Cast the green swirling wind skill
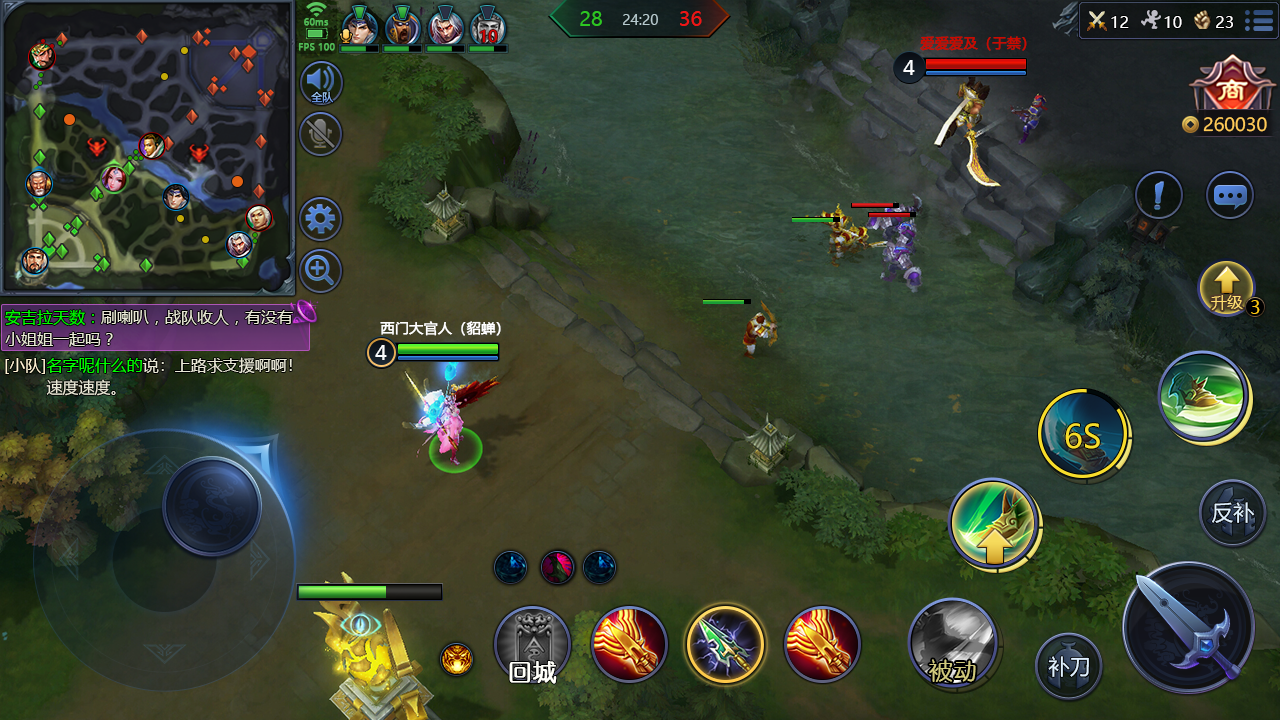The height and width of the screenshot is (720, 1280). click(1203, 396)
